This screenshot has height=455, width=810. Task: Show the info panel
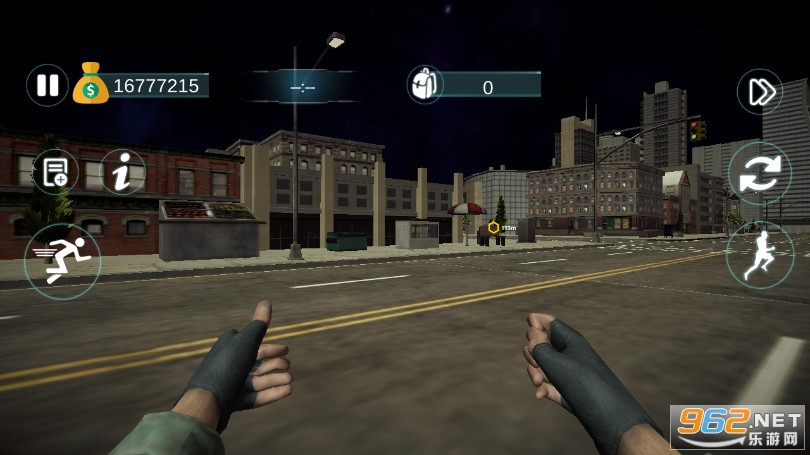pyautogui.click(x=122, y=172)
